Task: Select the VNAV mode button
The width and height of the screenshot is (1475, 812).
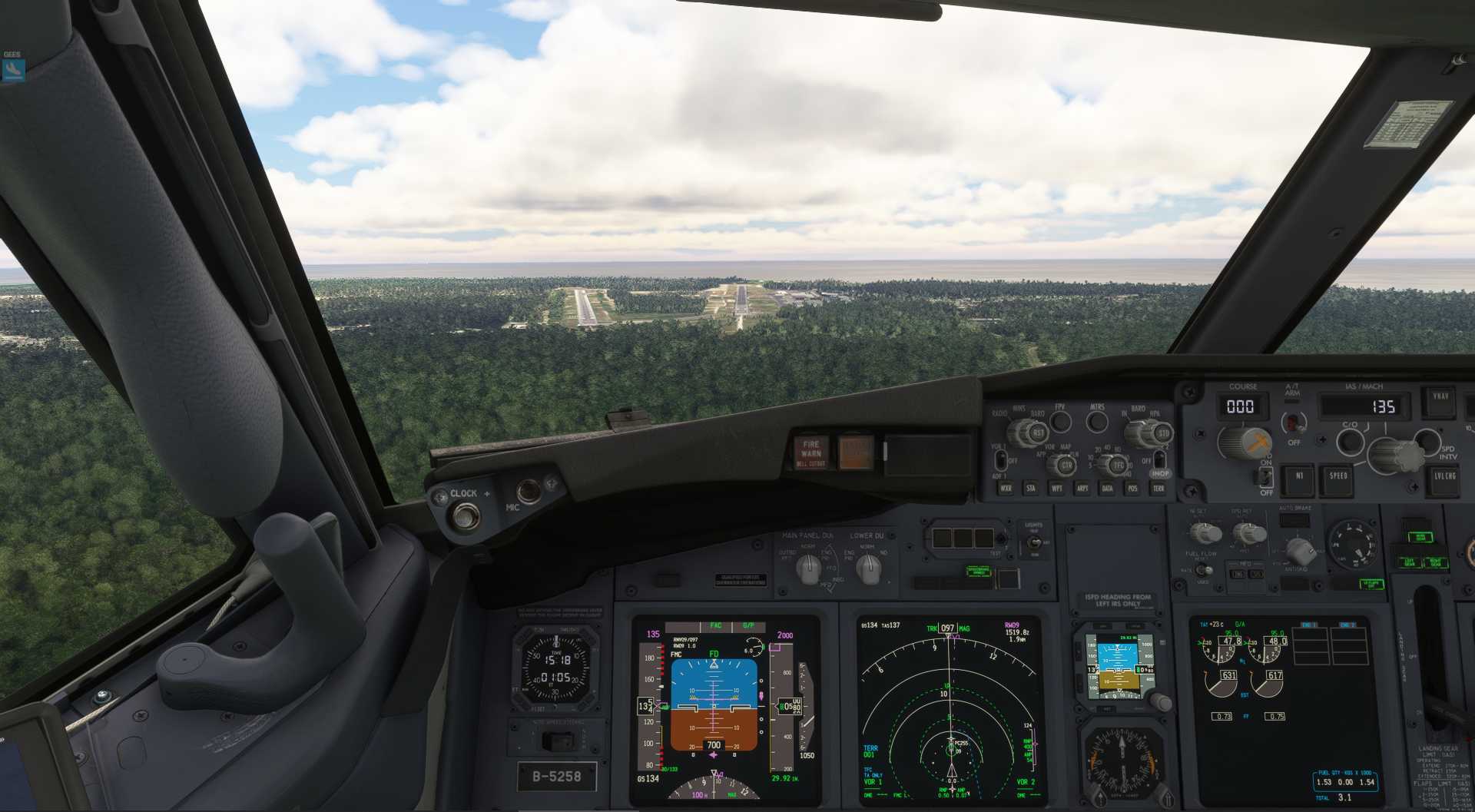Action: (x=1440, y=397)
